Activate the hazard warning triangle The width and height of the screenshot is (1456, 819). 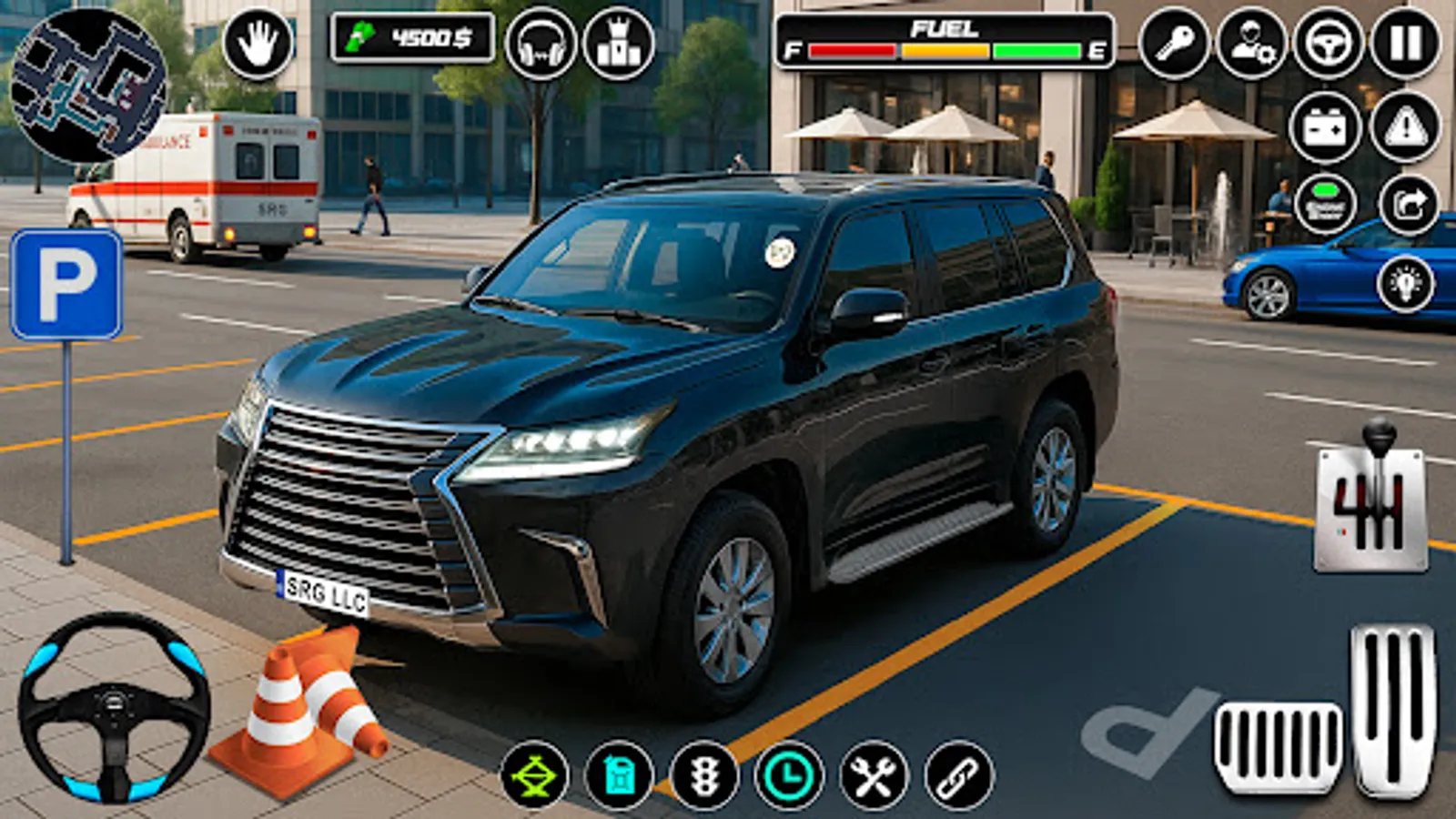click(x=1406, y=127)
